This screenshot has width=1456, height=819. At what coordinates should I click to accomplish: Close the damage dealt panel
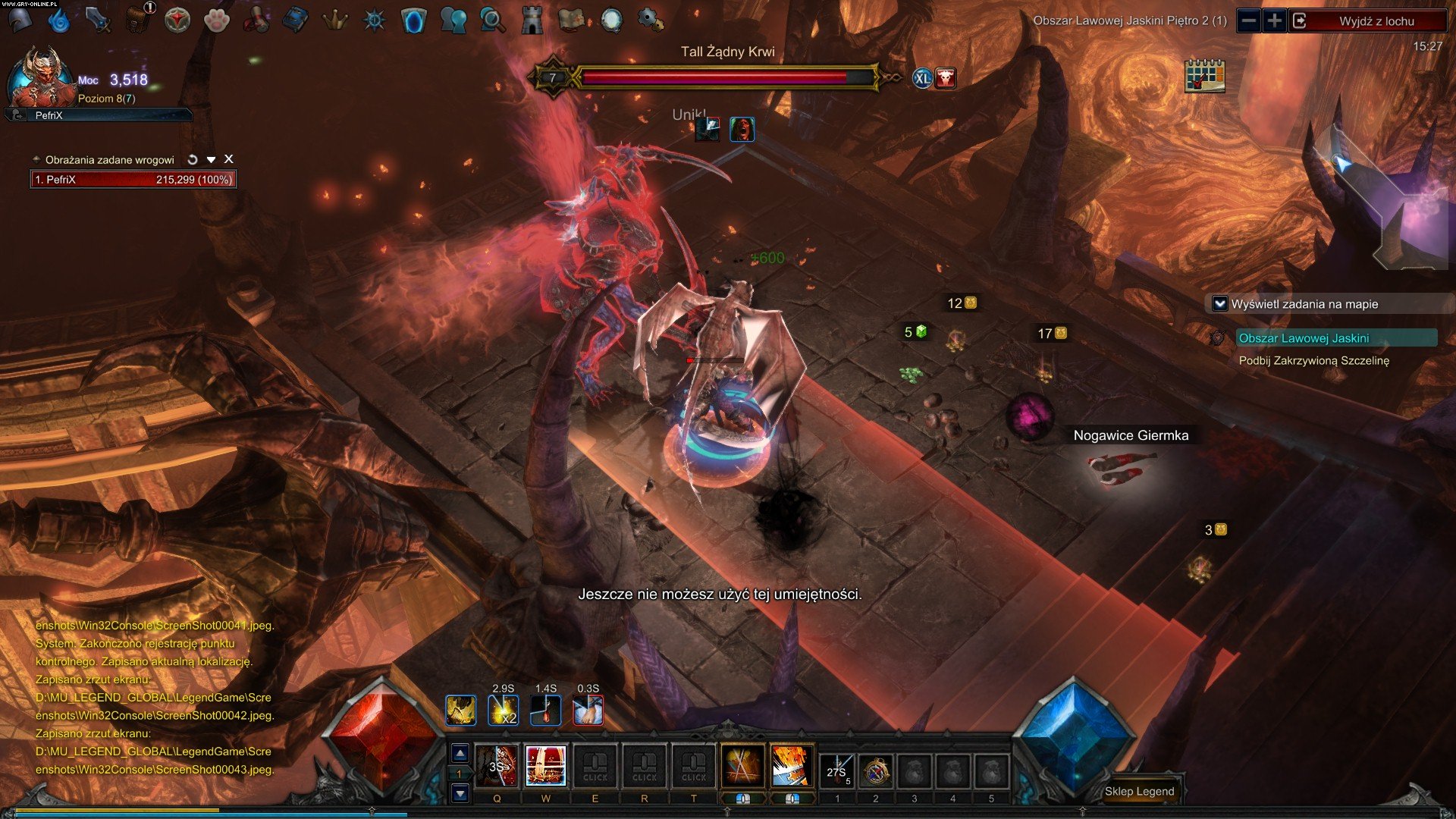pyautogui.click(x=228, y=159)
